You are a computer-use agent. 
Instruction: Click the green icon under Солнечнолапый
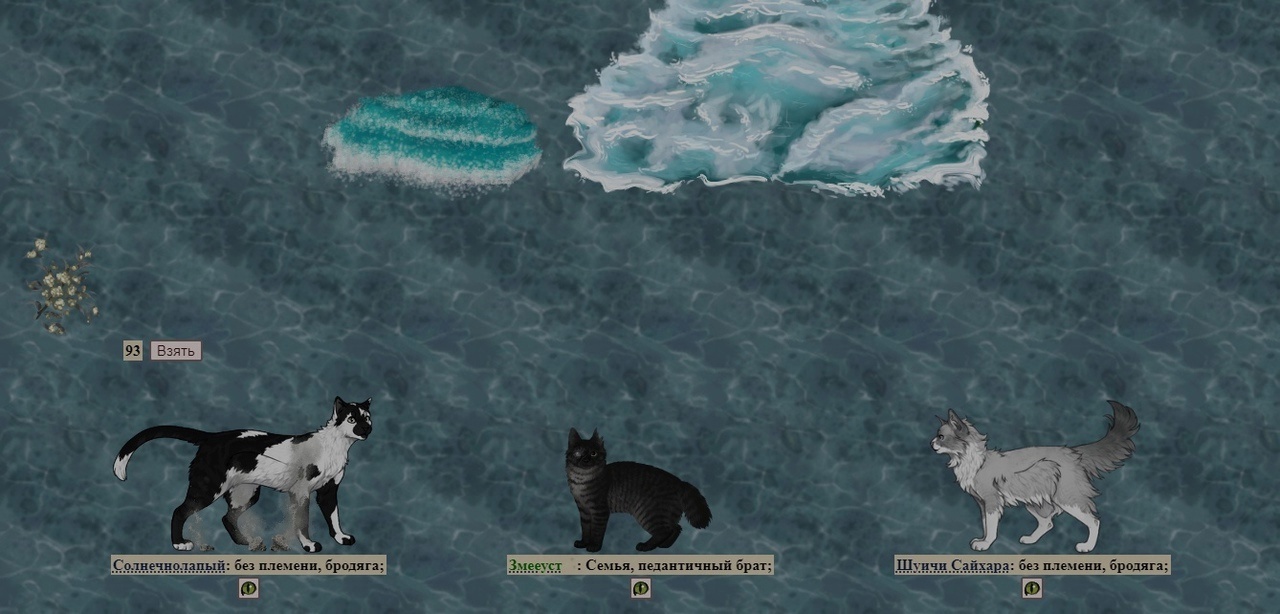pyautogui.click(x=248, y=588)
